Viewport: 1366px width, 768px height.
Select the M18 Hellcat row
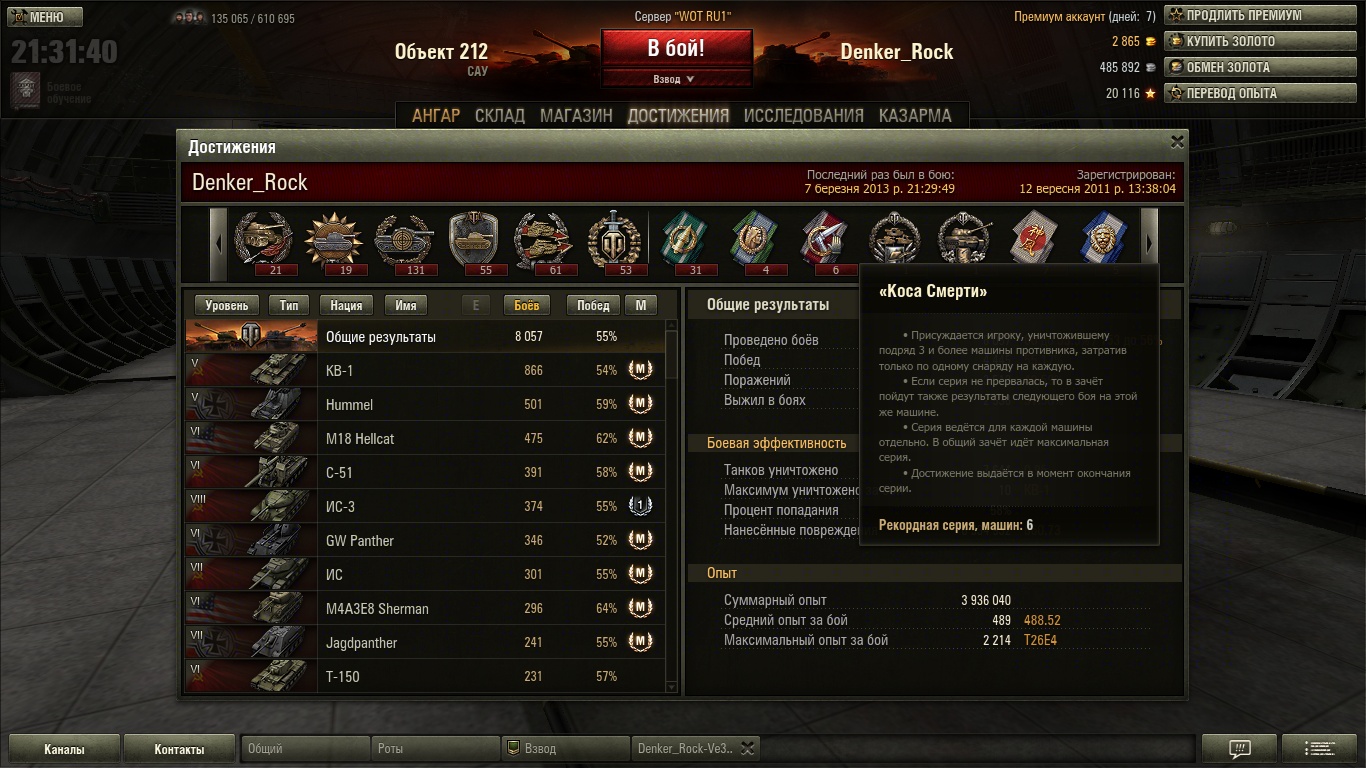coord(425,439)
